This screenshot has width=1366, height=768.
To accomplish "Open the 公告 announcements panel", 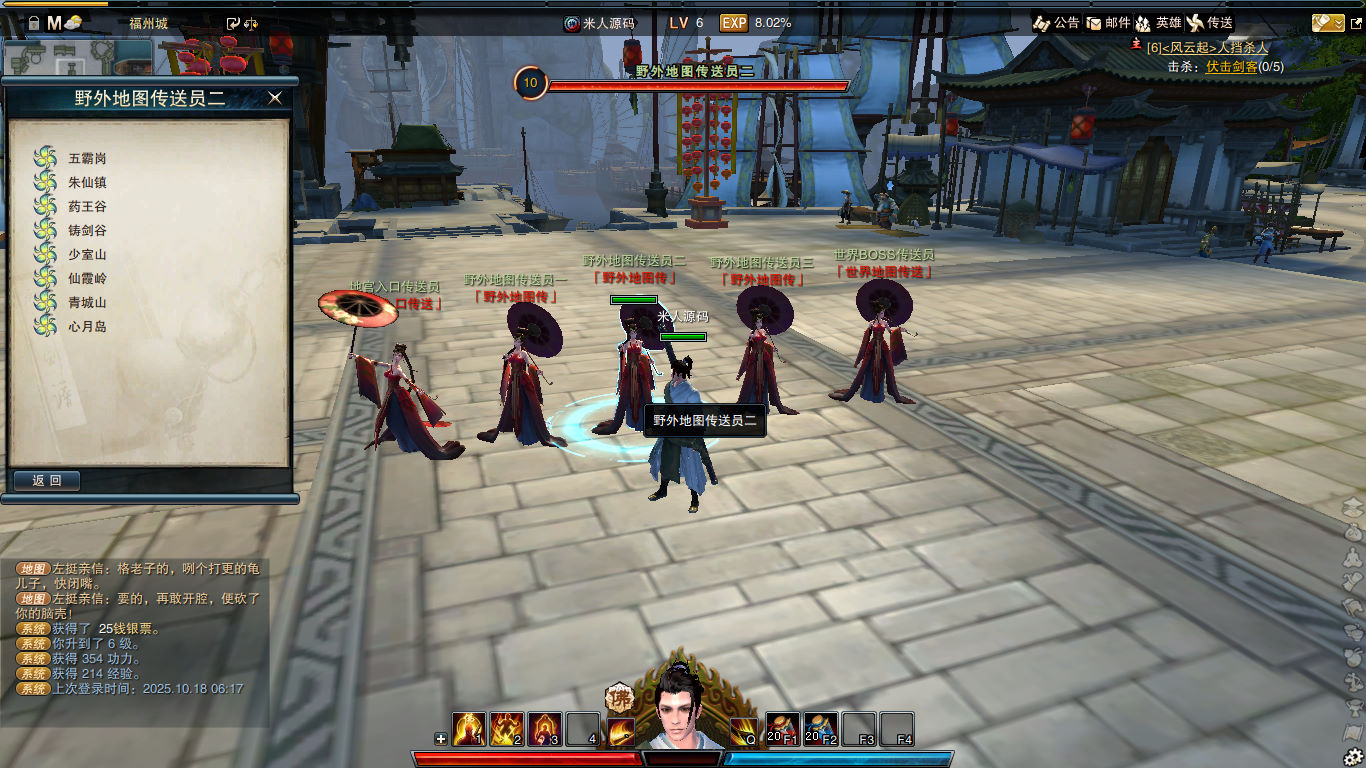I will pyautogui.click(x=1056, y=22).
